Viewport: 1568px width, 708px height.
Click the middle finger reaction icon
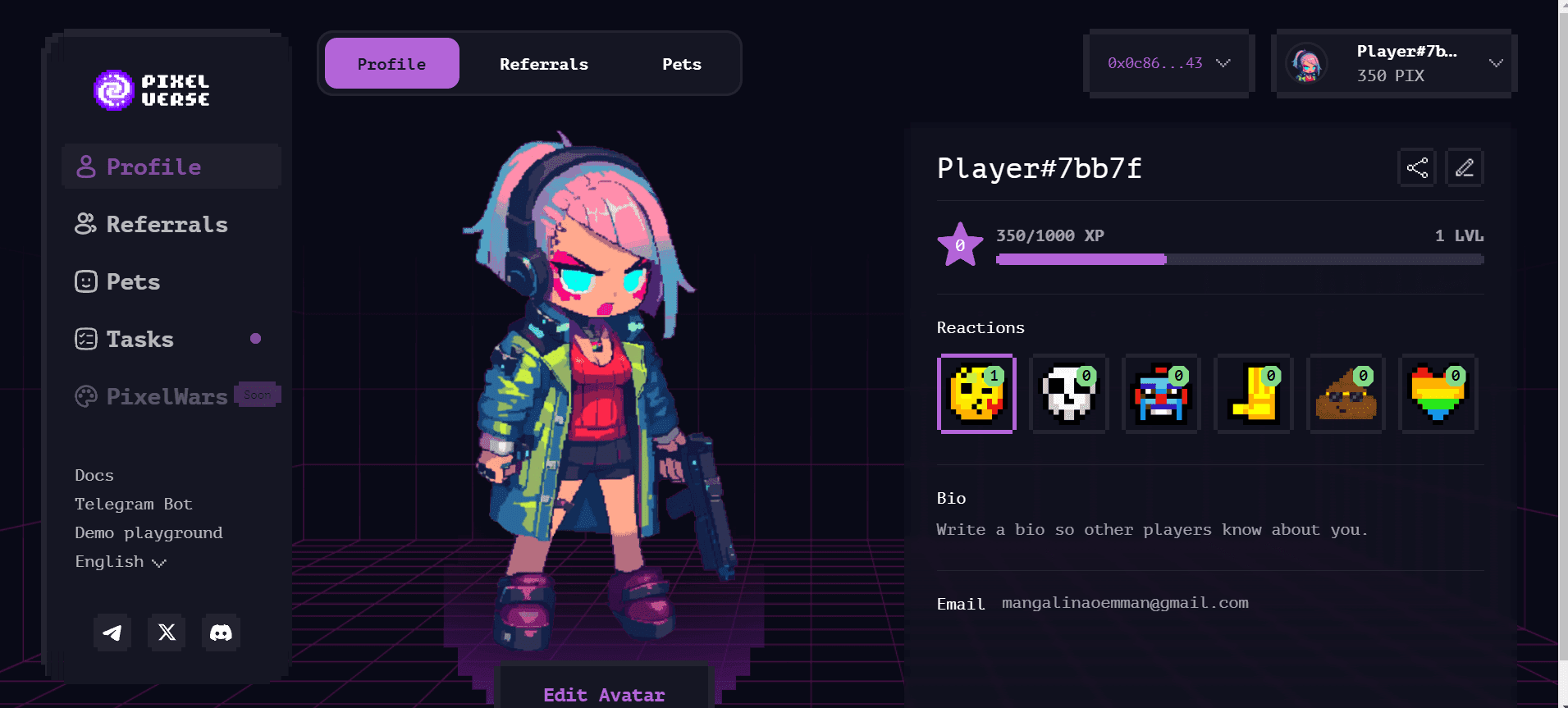pyautogui.click(x=1253, y=395)
